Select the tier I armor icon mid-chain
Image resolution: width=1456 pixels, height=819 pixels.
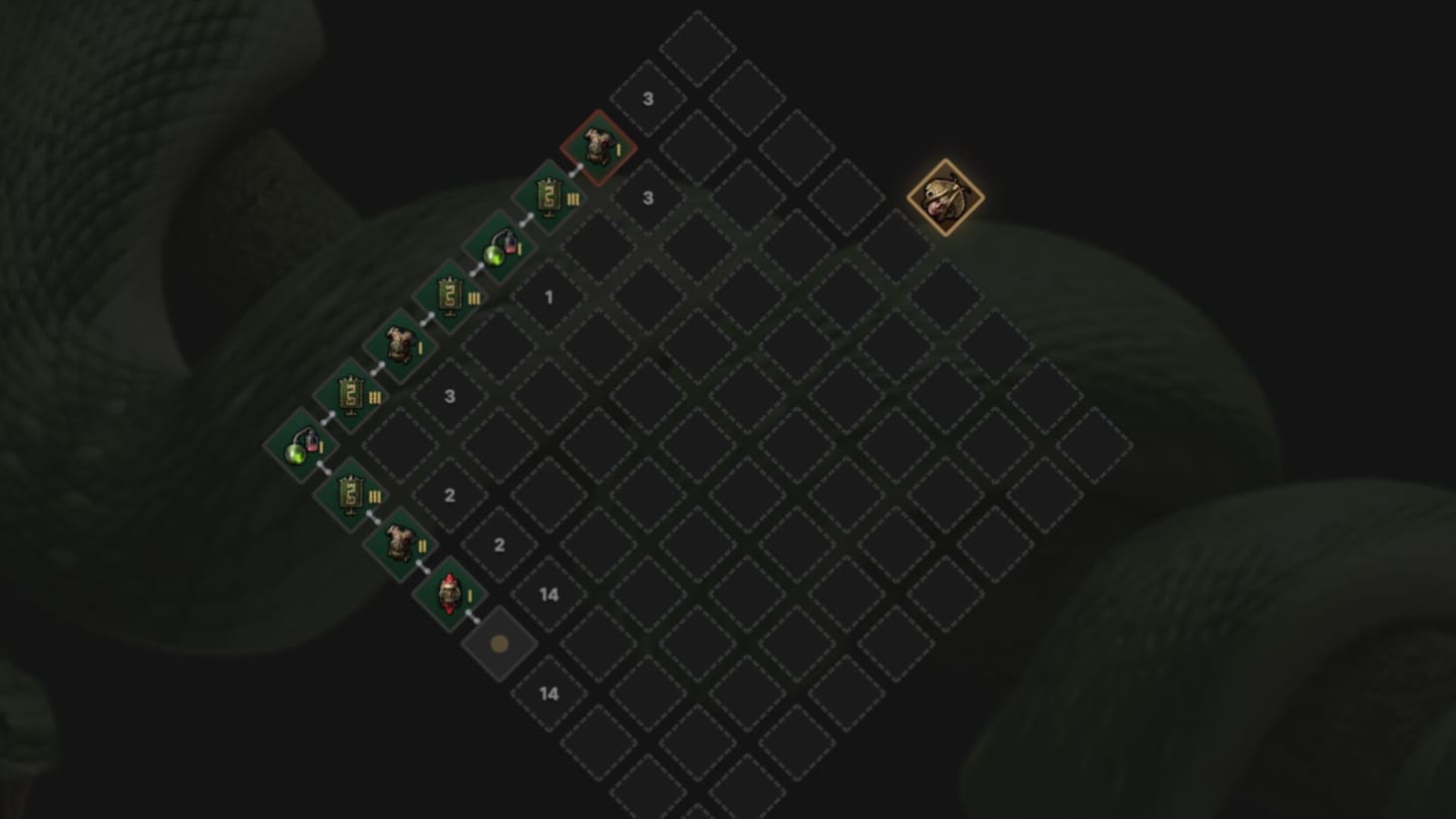click(x=402, y=346)
